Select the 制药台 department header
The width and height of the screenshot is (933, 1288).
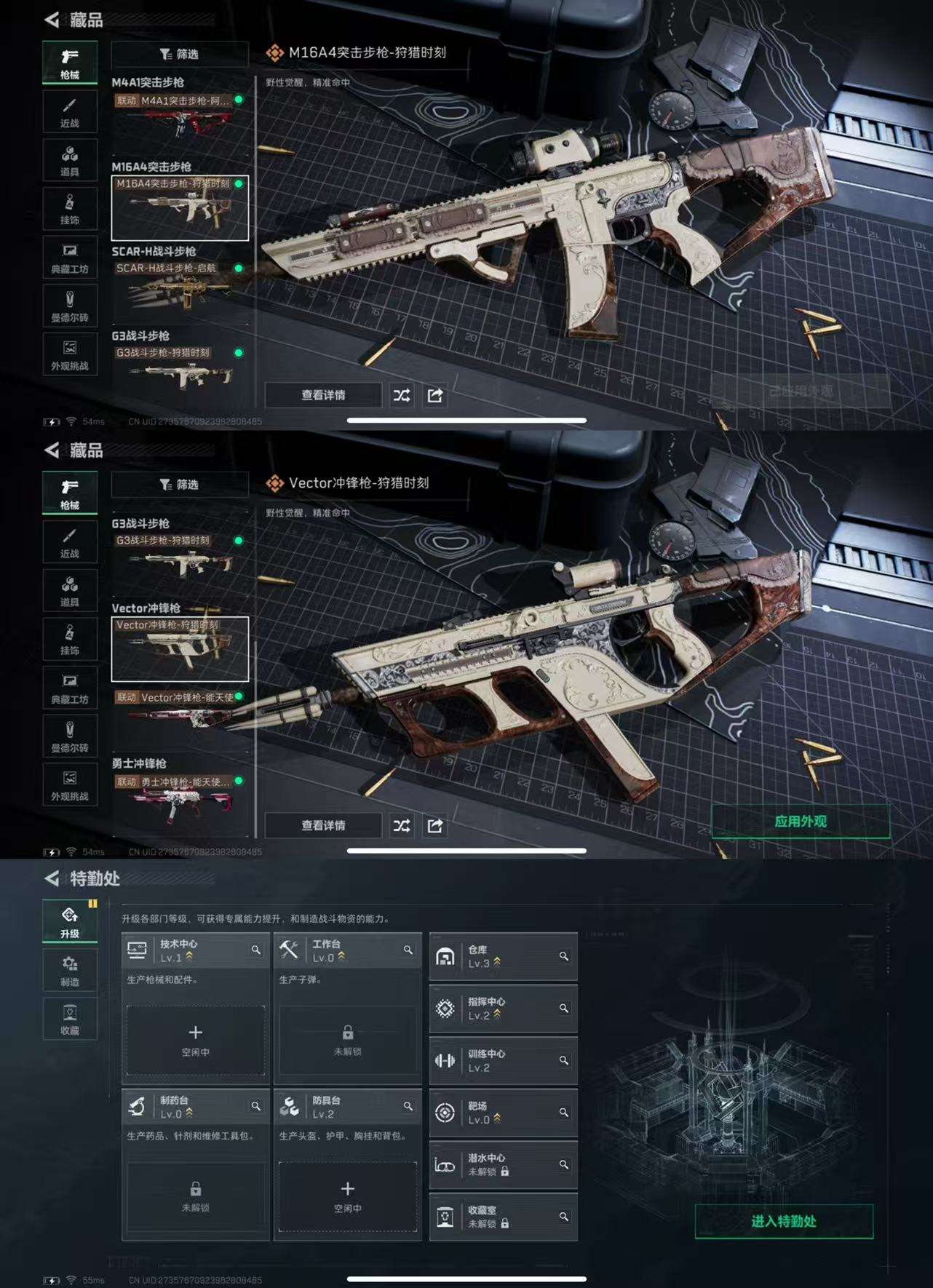coord(195,1107)
